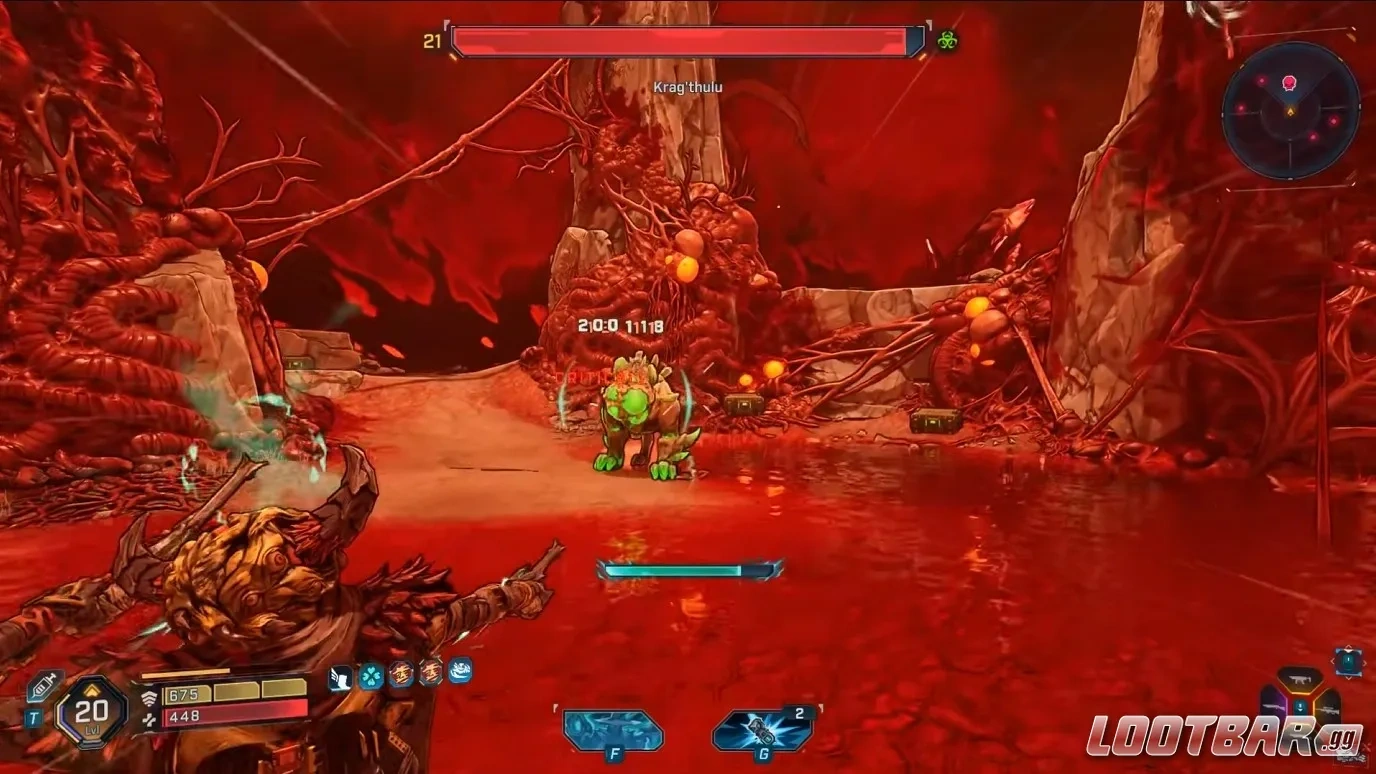
Task: Click the level 20 badge
Action: pos(89,711)
